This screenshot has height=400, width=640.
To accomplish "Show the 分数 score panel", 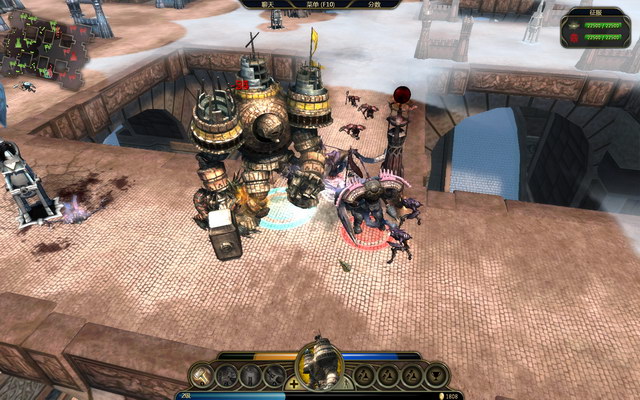I will click(x=373, y=4).
